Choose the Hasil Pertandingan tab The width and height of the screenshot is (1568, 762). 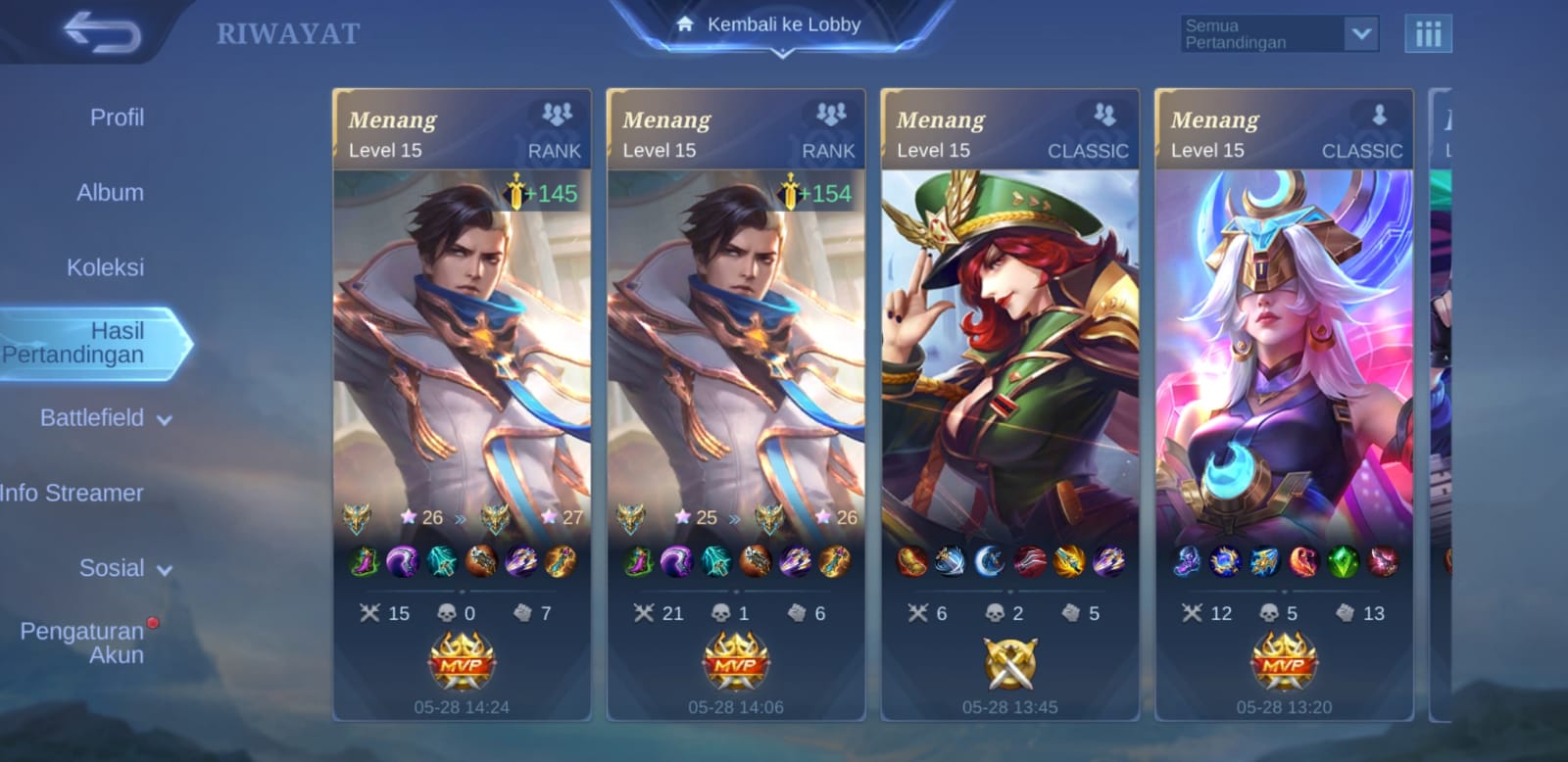point(93,343)
